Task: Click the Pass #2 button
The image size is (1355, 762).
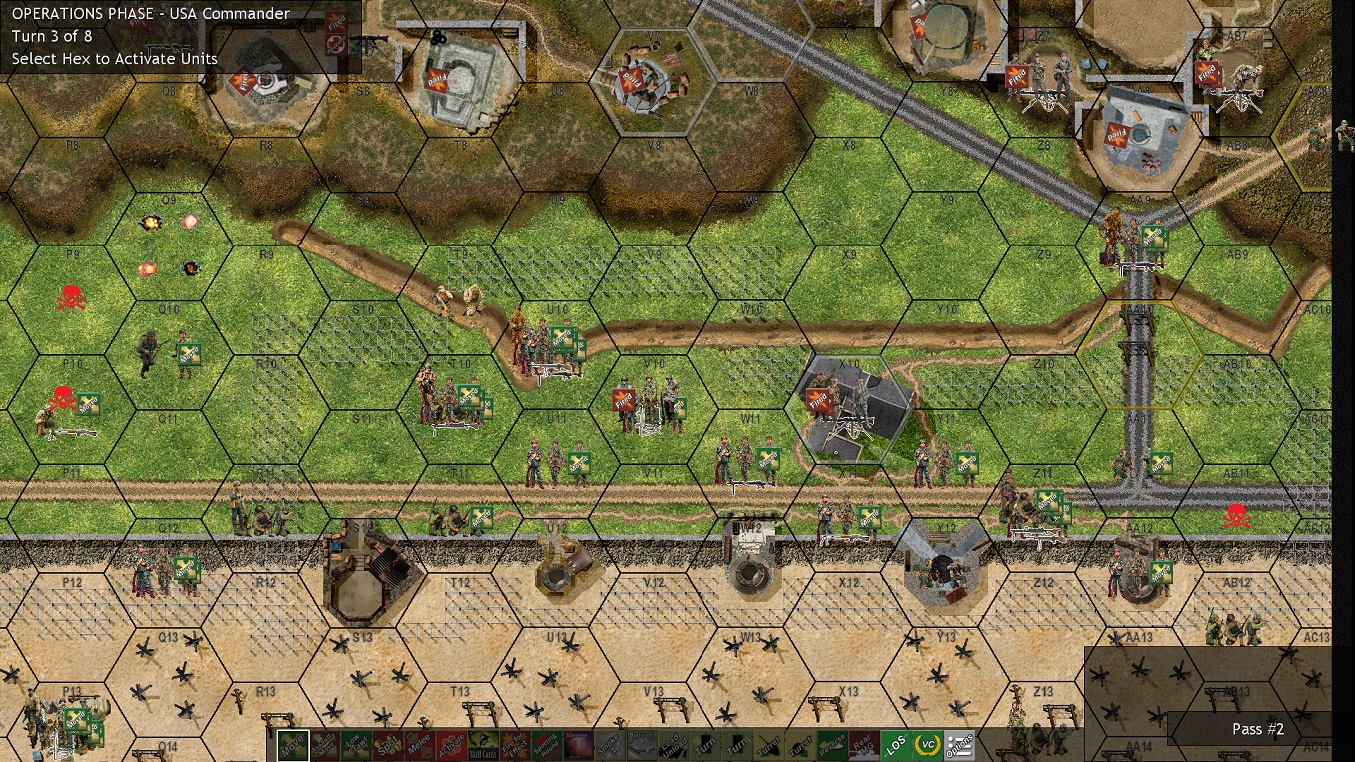Action: click(x=1257, y=729)
